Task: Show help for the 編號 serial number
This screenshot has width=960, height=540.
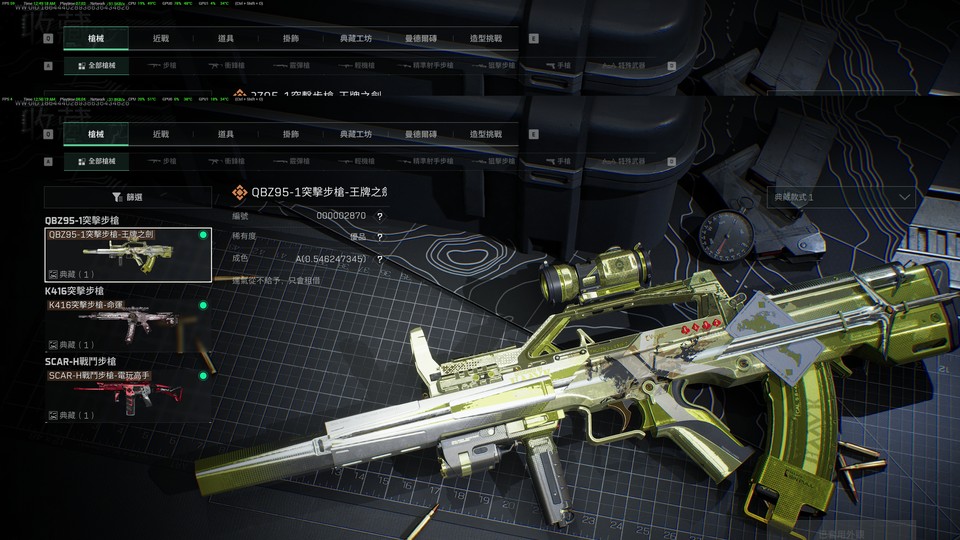Action: point(380,216)
